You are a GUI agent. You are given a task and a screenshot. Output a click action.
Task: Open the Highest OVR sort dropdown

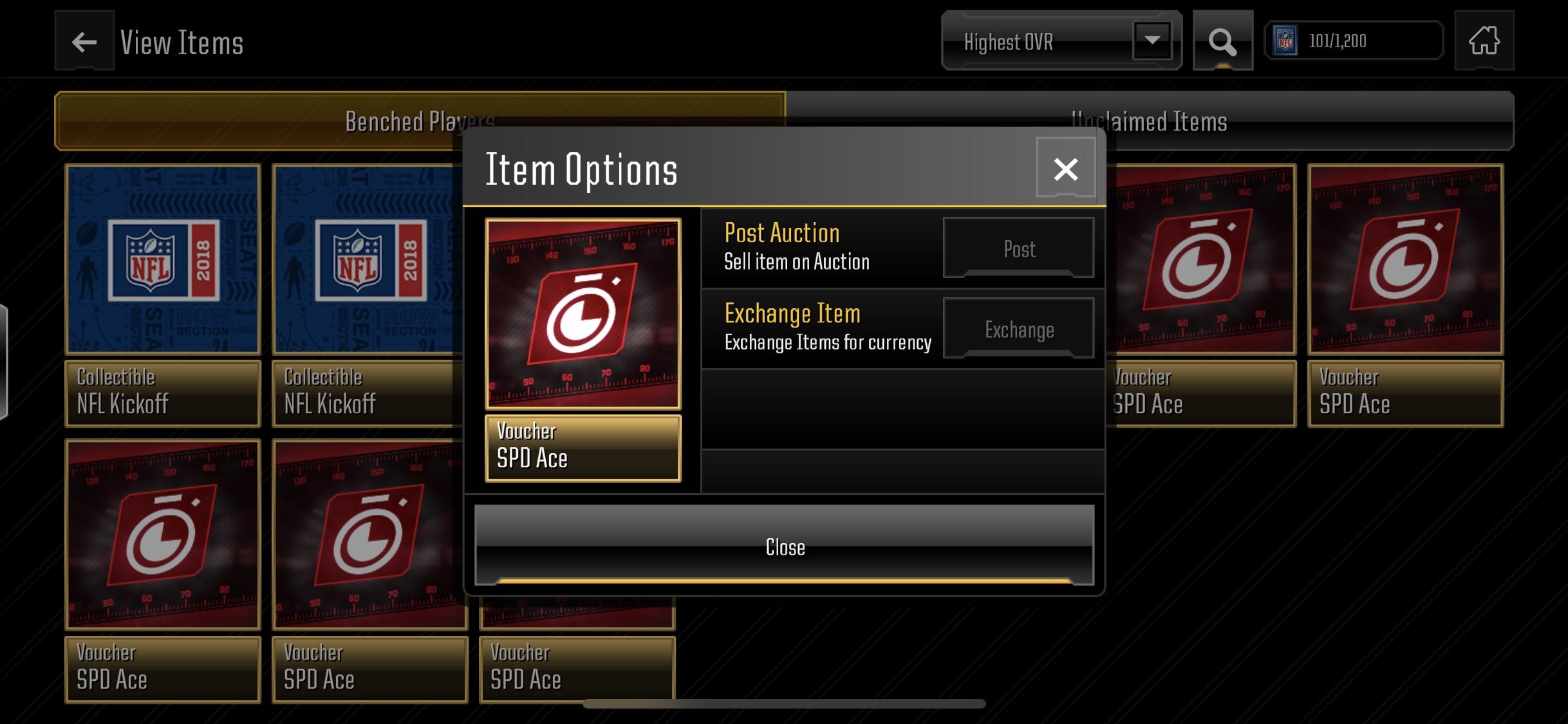click(x=1043, y=41)
